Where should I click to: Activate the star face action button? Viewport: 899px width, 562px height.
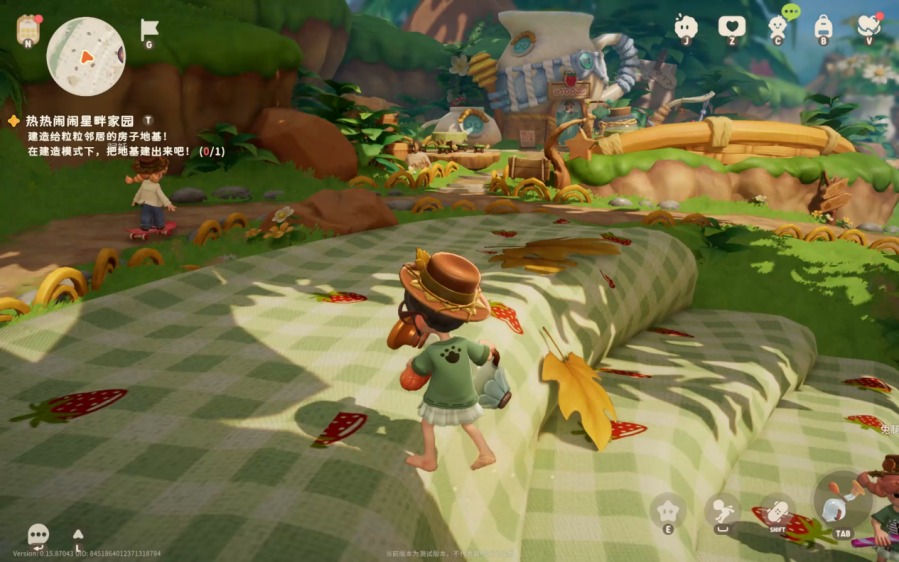coord(667,511)
